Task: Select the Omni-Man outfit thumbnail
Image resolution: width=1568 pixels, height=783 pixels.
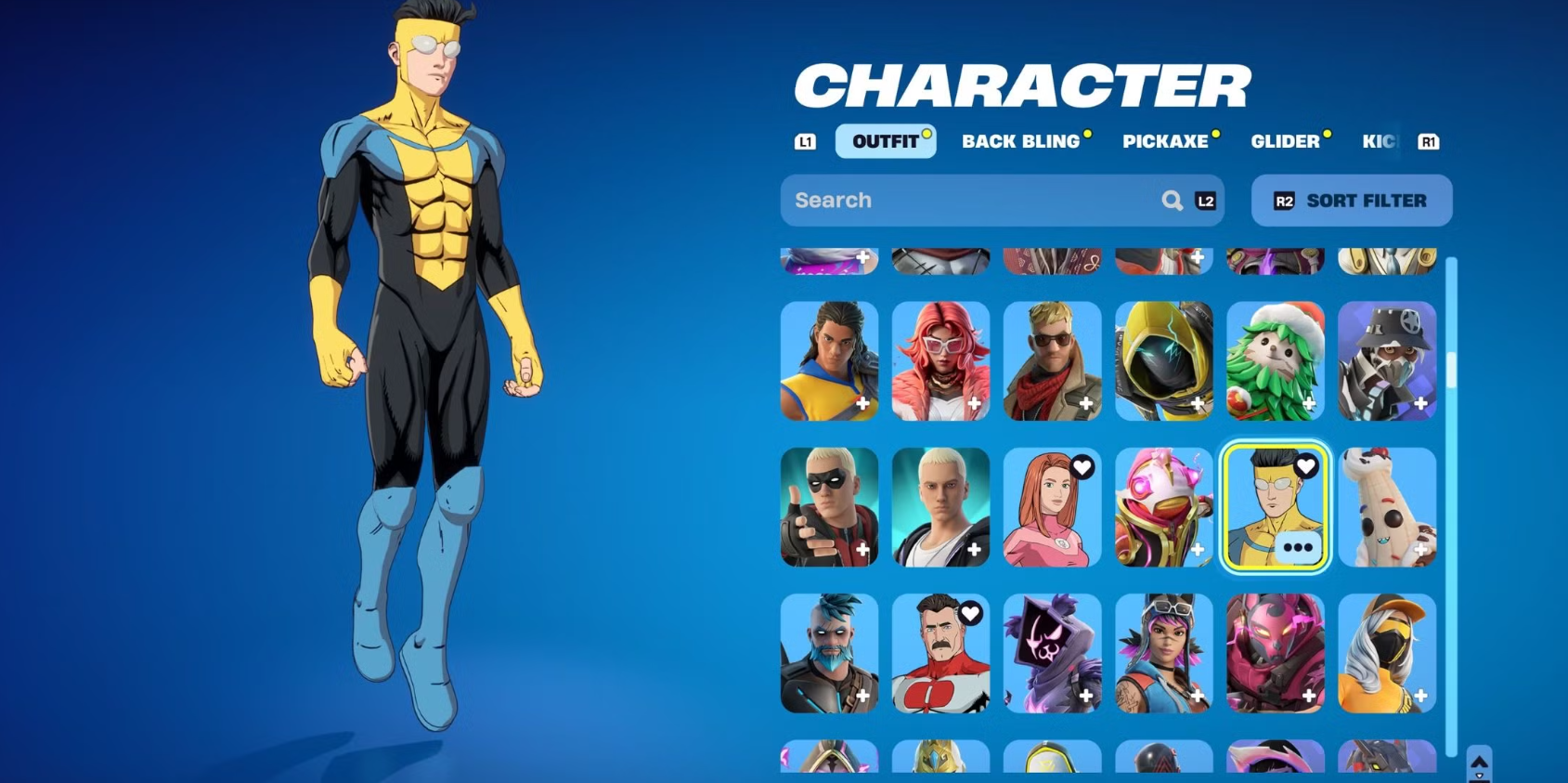Action: pos(940,653)
